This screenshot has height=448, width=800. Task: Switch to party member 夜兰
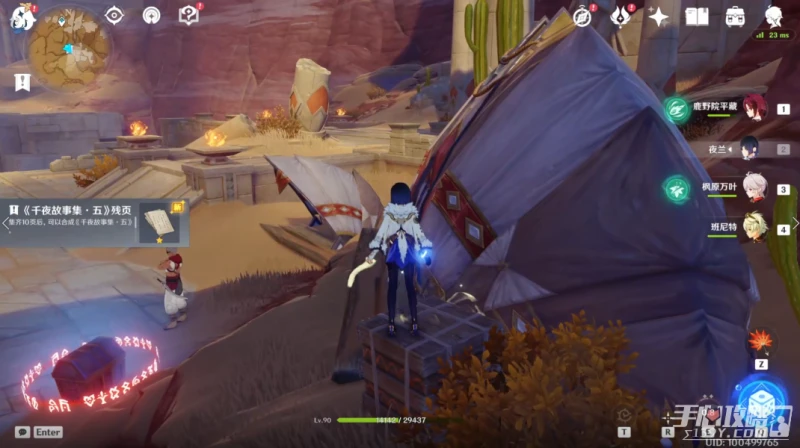coord(748,149)
